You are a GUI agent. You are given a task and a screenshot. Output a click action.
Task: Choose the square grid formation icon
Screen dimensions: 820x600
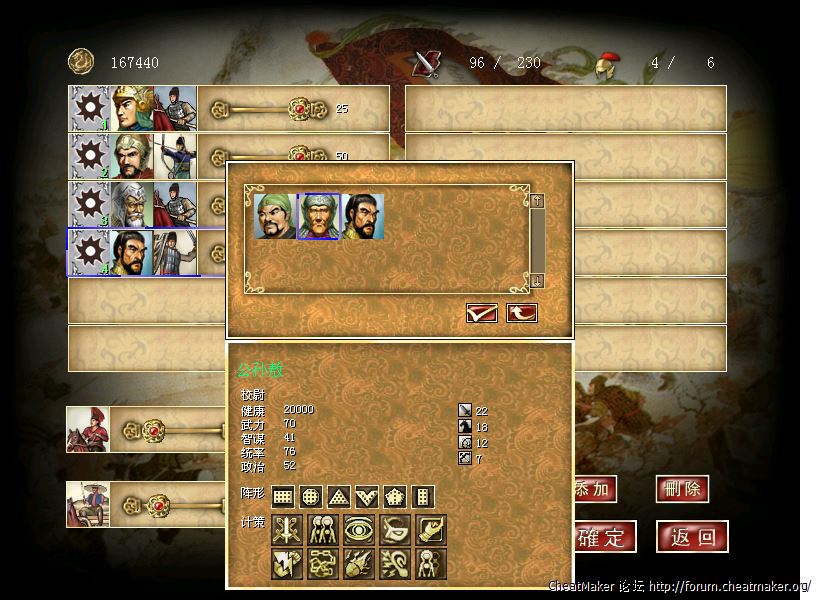coord(283,496)
